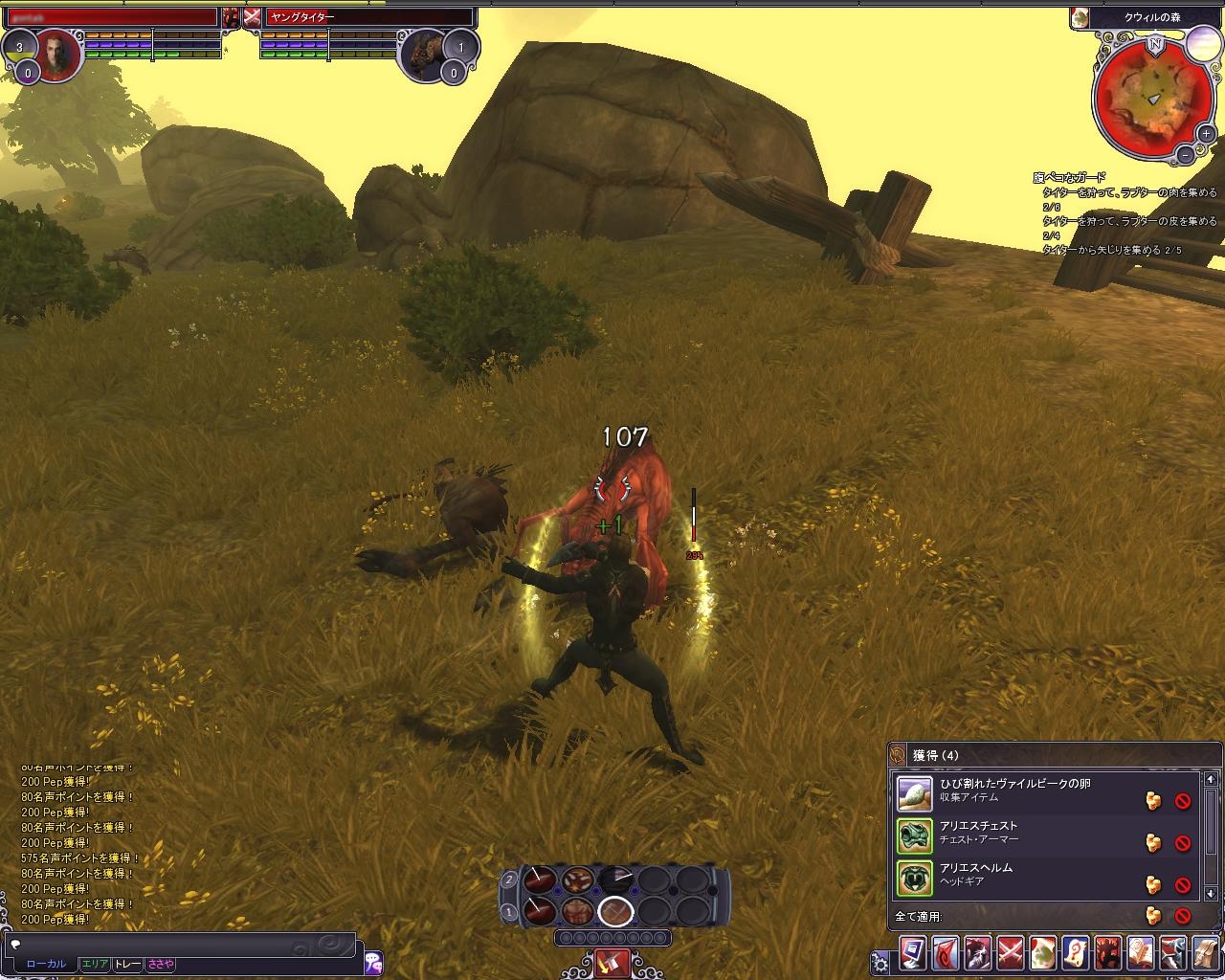Take the アリエスチェスト chest armor

coord(1153,842)
